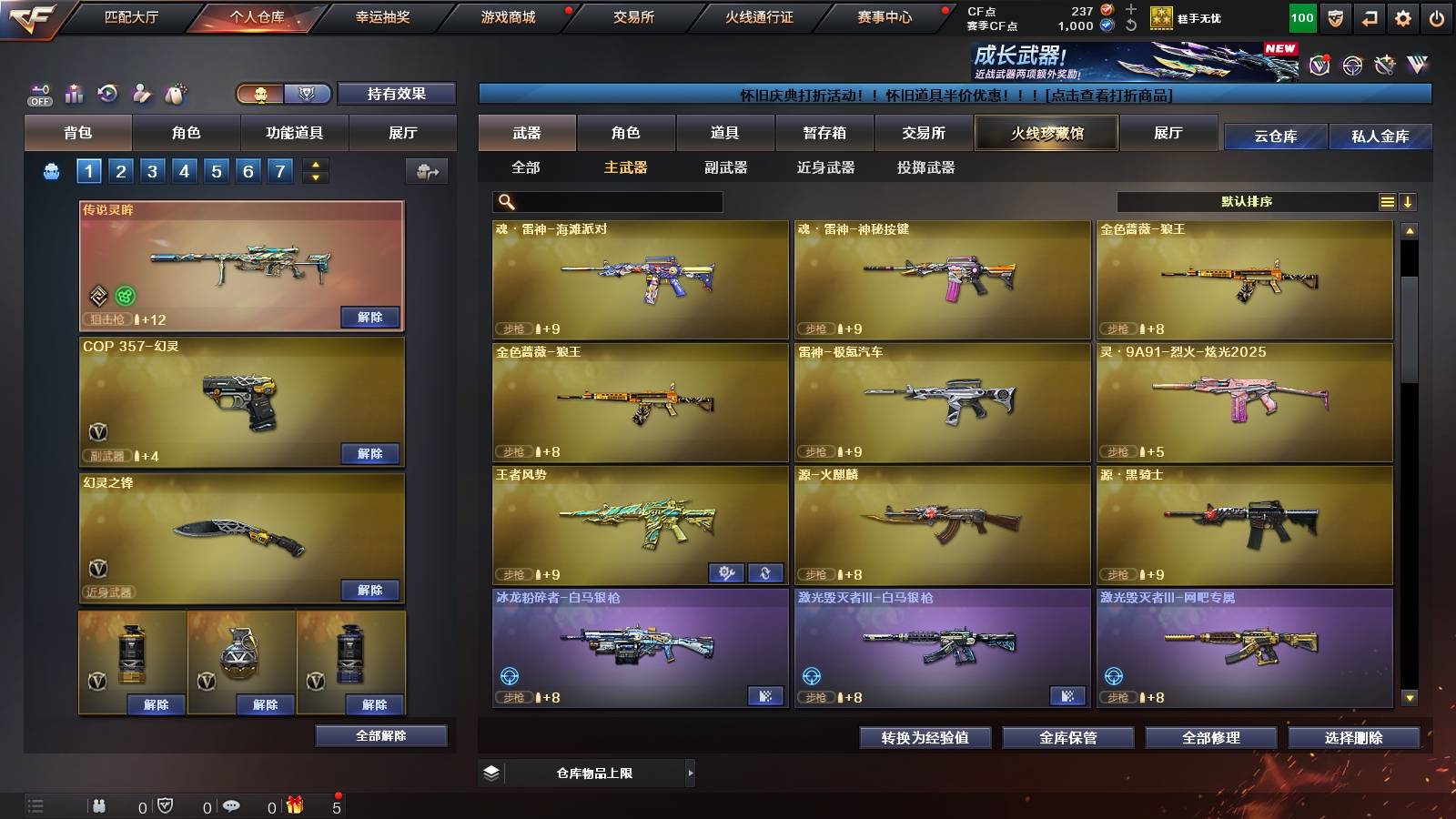Select the character profile icon in left toolbar
This screenshot has height=819, width=1456.
(139, 91)
